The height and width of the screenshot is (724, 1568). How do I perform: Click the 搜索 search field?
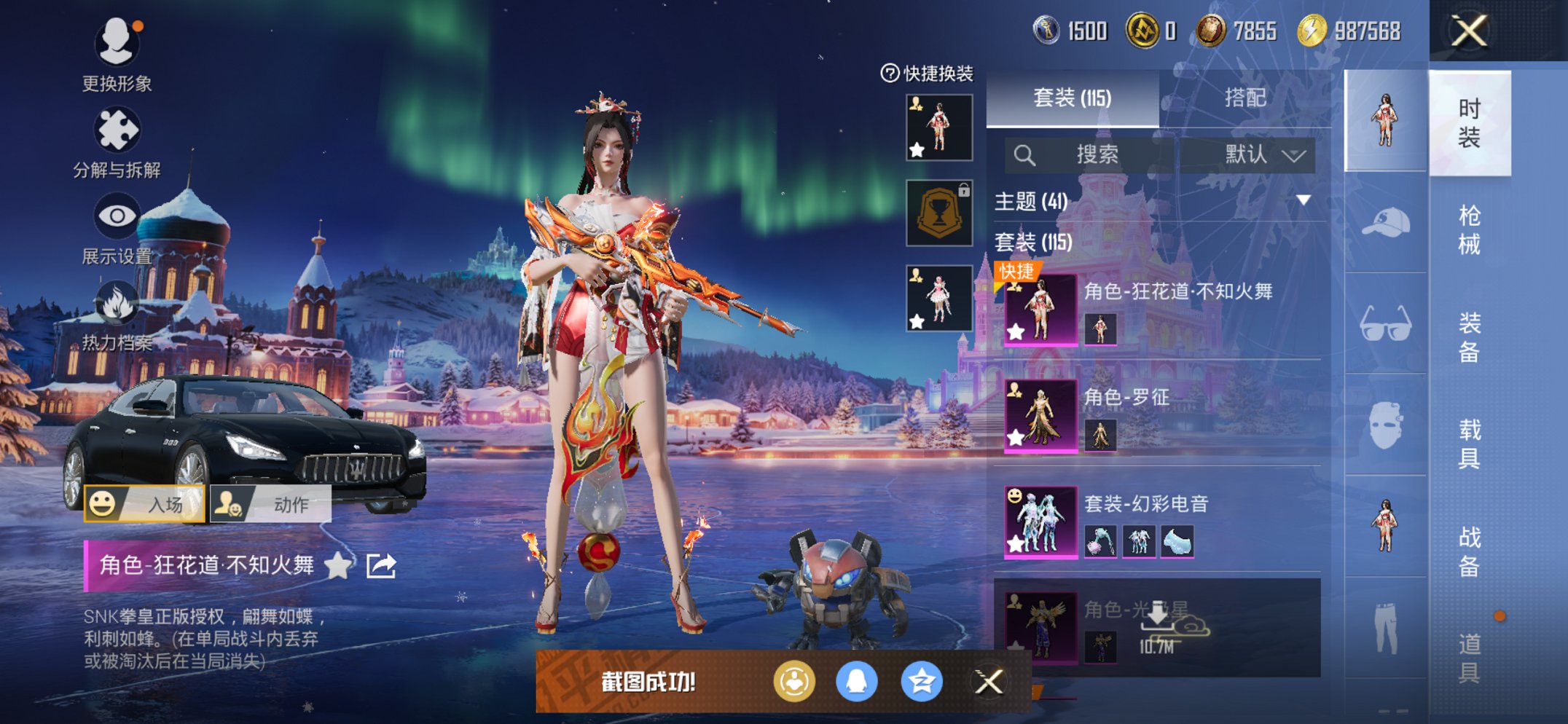[x=1093, y=154]
